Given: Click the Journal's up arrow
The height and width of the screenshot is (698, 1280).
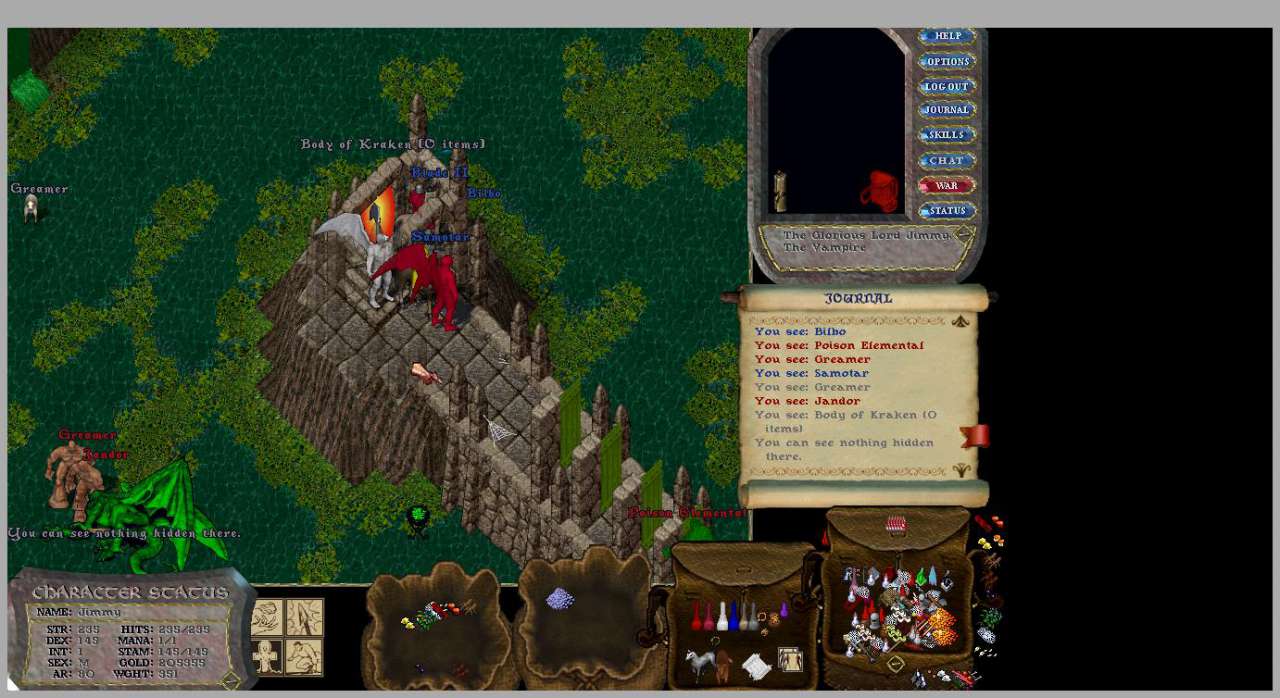Looking at the screenshot, I should 960,321.
